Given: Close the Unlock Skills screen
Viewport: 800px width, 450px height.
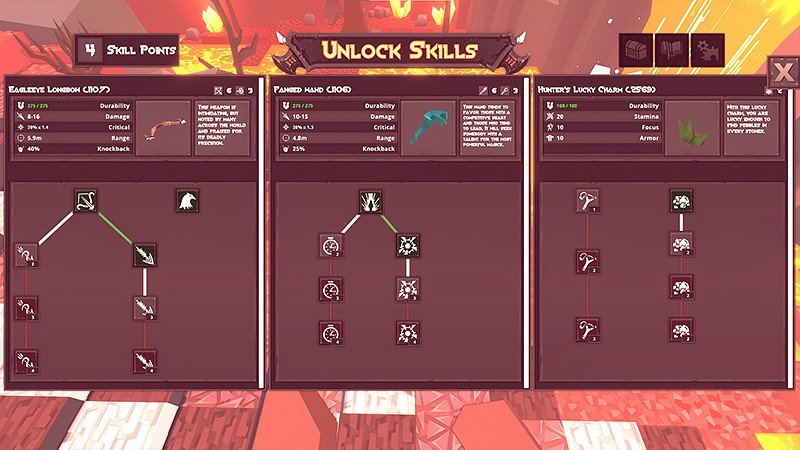Looking at the screenshot, I should point(781,72).
